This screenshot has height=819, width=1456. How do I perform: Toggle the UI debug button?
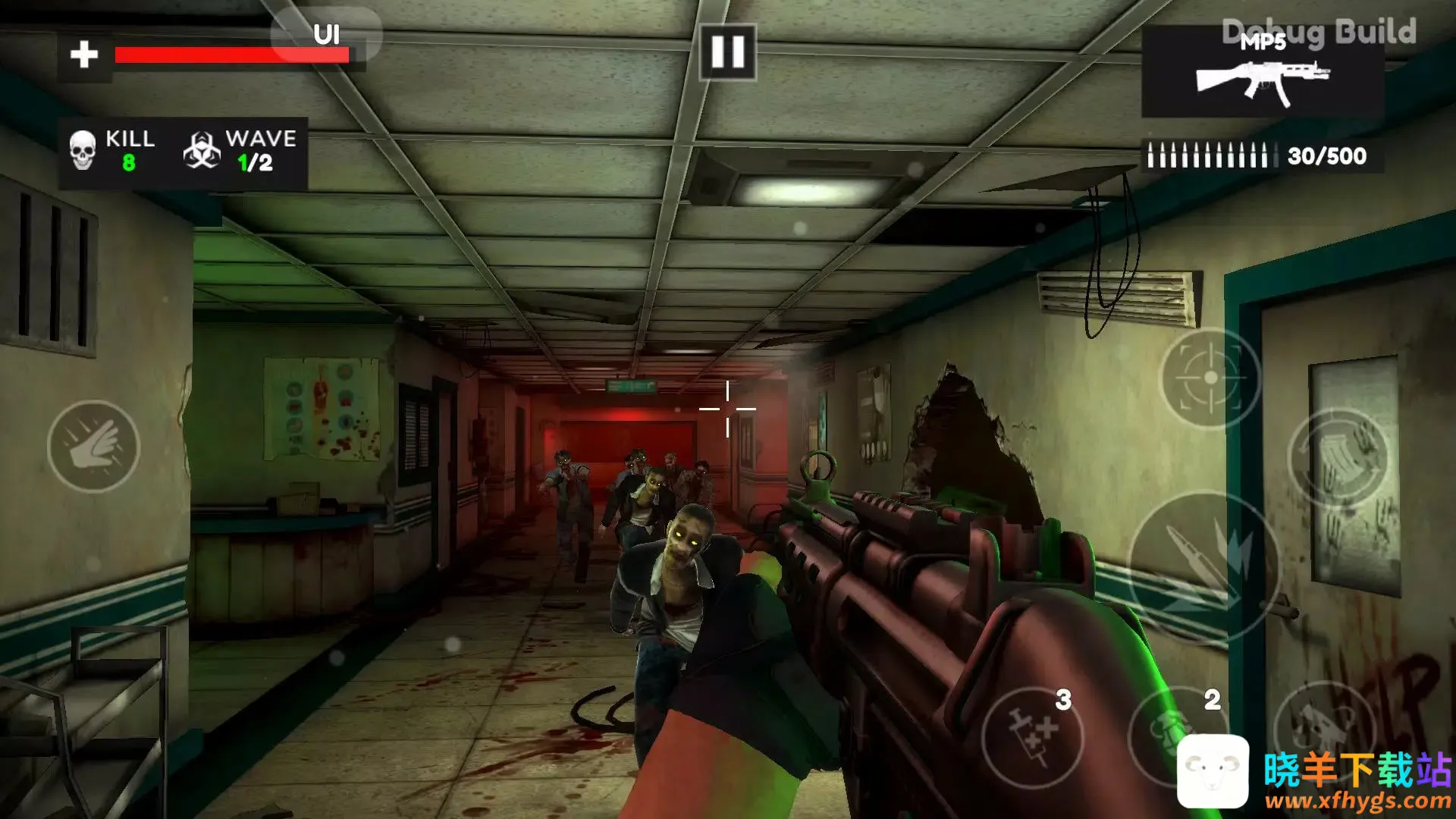point(326,35)
